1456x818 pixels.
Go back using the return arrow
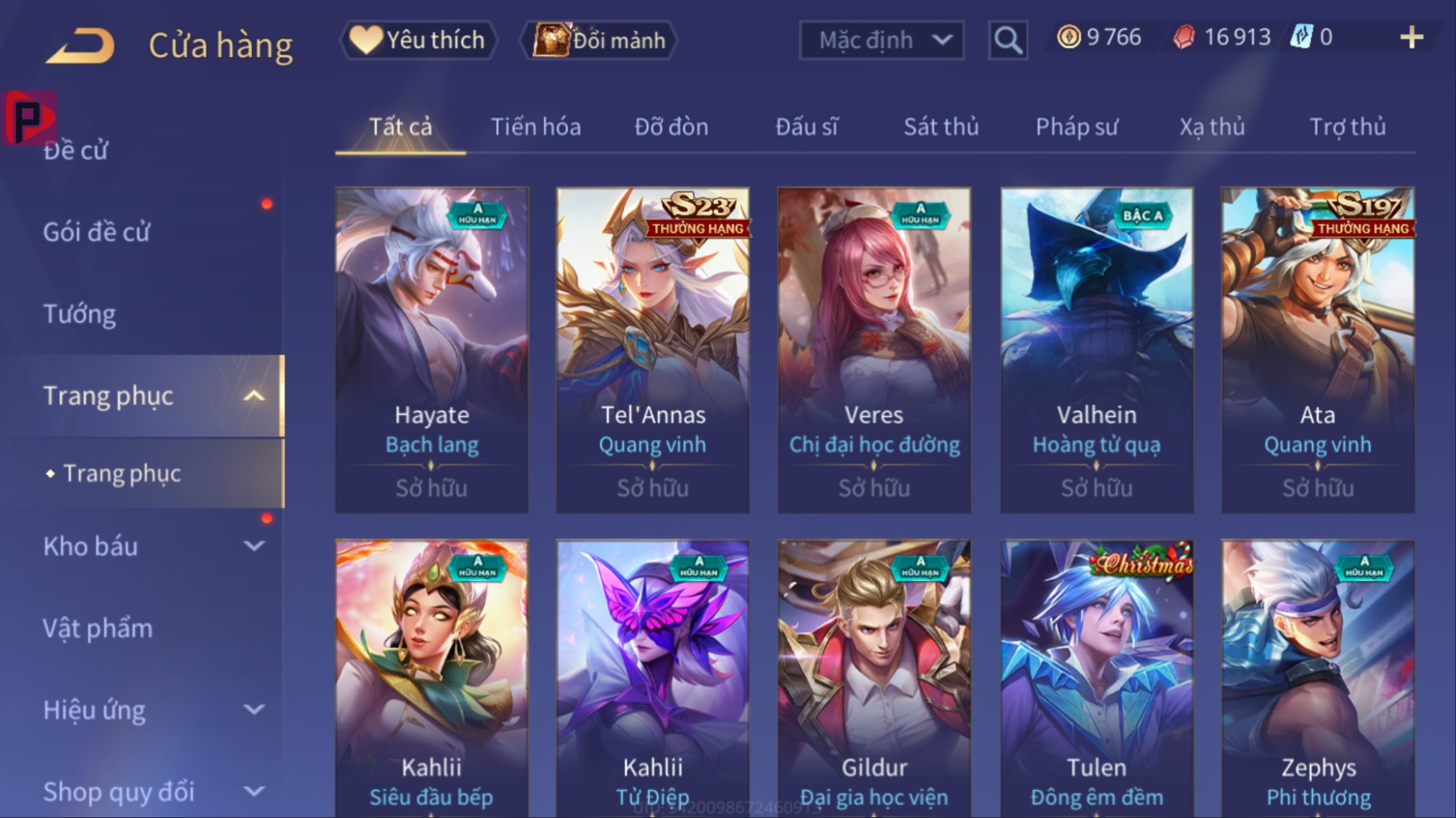click(x=81, y=44)
